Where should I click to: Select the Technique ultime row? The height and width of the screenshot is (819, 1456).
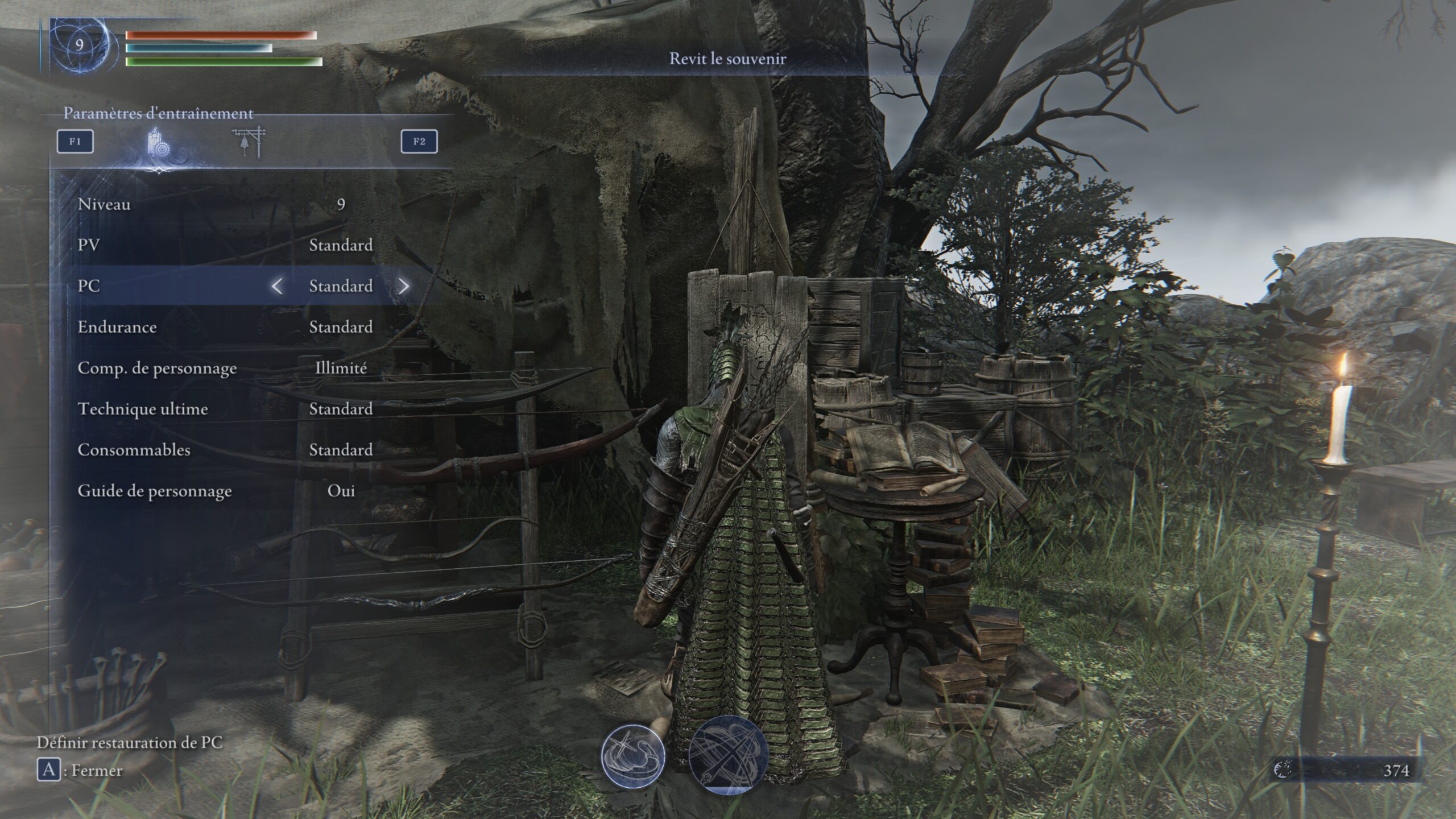pyautogui.click(x=227, y=409)
